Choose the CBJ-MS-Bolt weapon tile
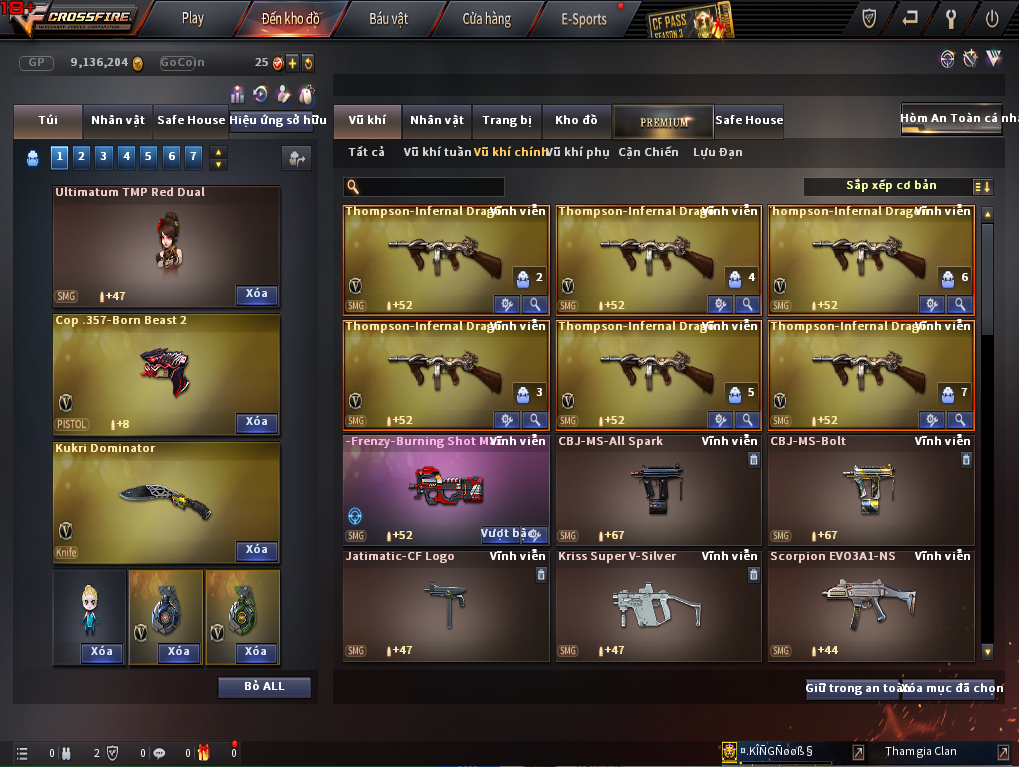The image size is (1019, 767). coord(870,489)
